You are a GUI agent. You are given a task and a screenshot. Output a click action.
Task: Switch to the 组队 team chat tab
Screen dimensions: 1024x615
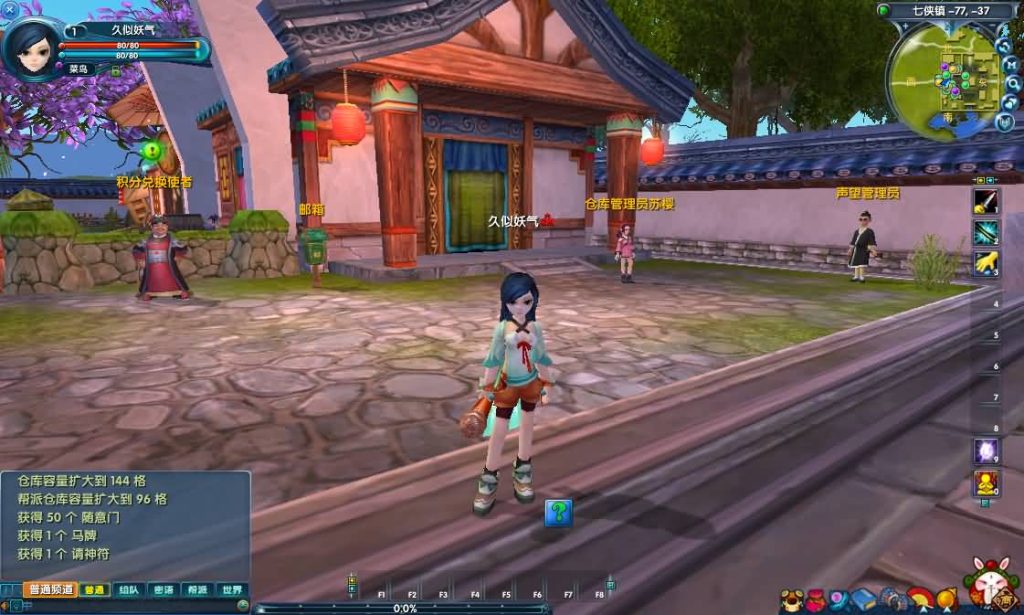128,590
